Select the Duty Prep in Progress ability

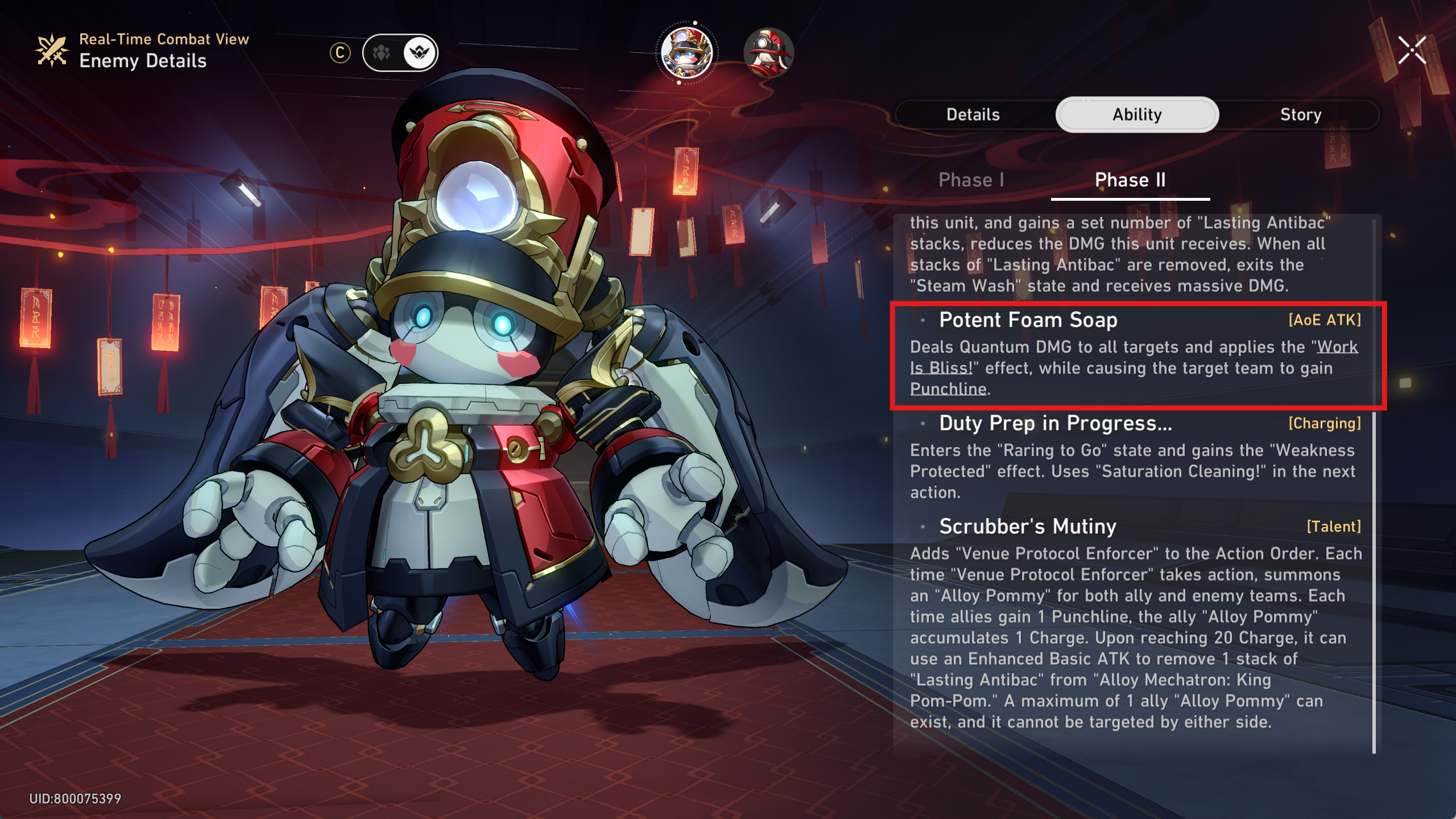pyautogui.click(x=1055, y=424)
